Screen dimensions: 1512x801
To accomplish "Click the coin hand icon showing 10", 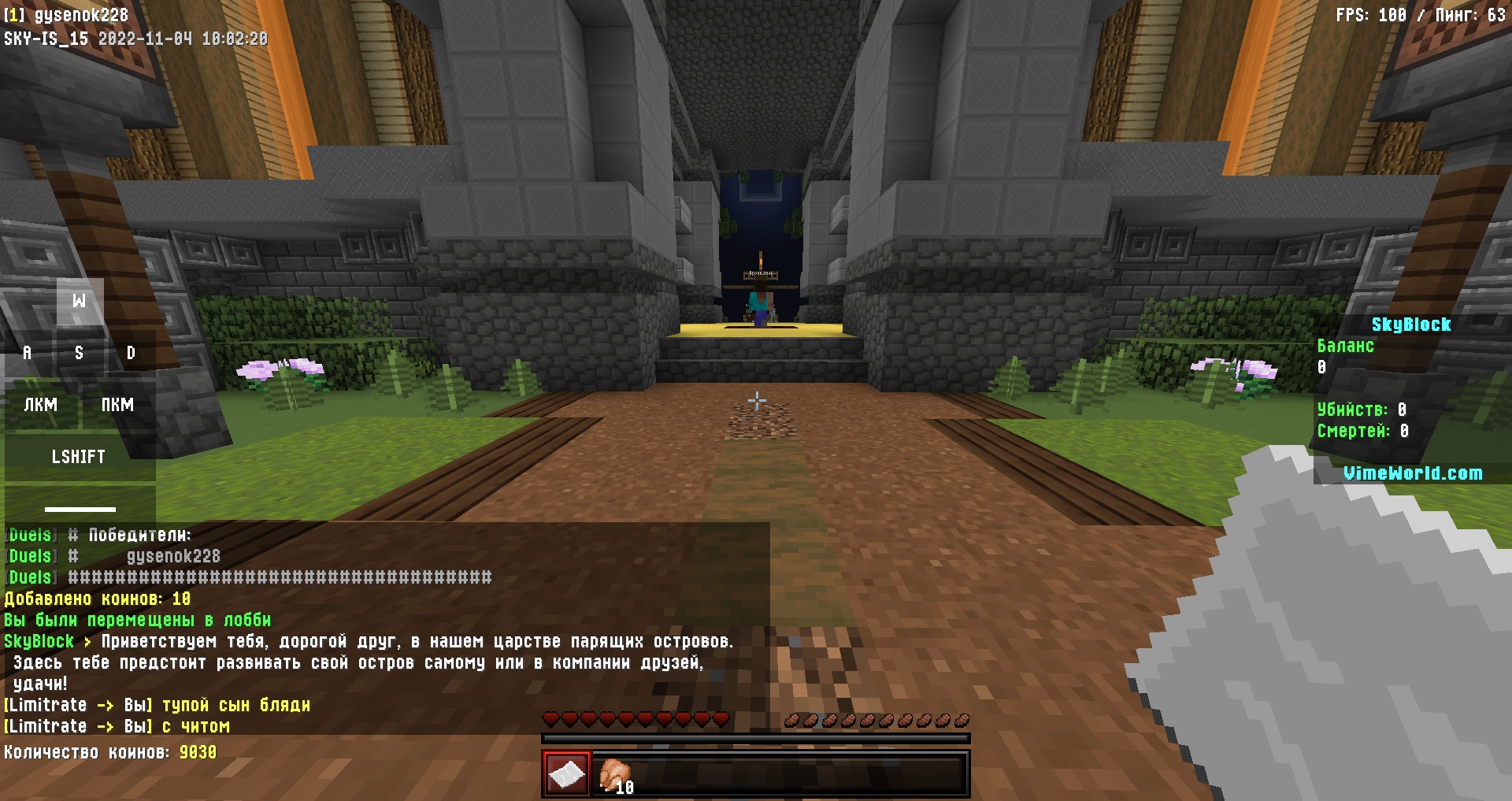I will pyautogui.click(x=615, y=774).
